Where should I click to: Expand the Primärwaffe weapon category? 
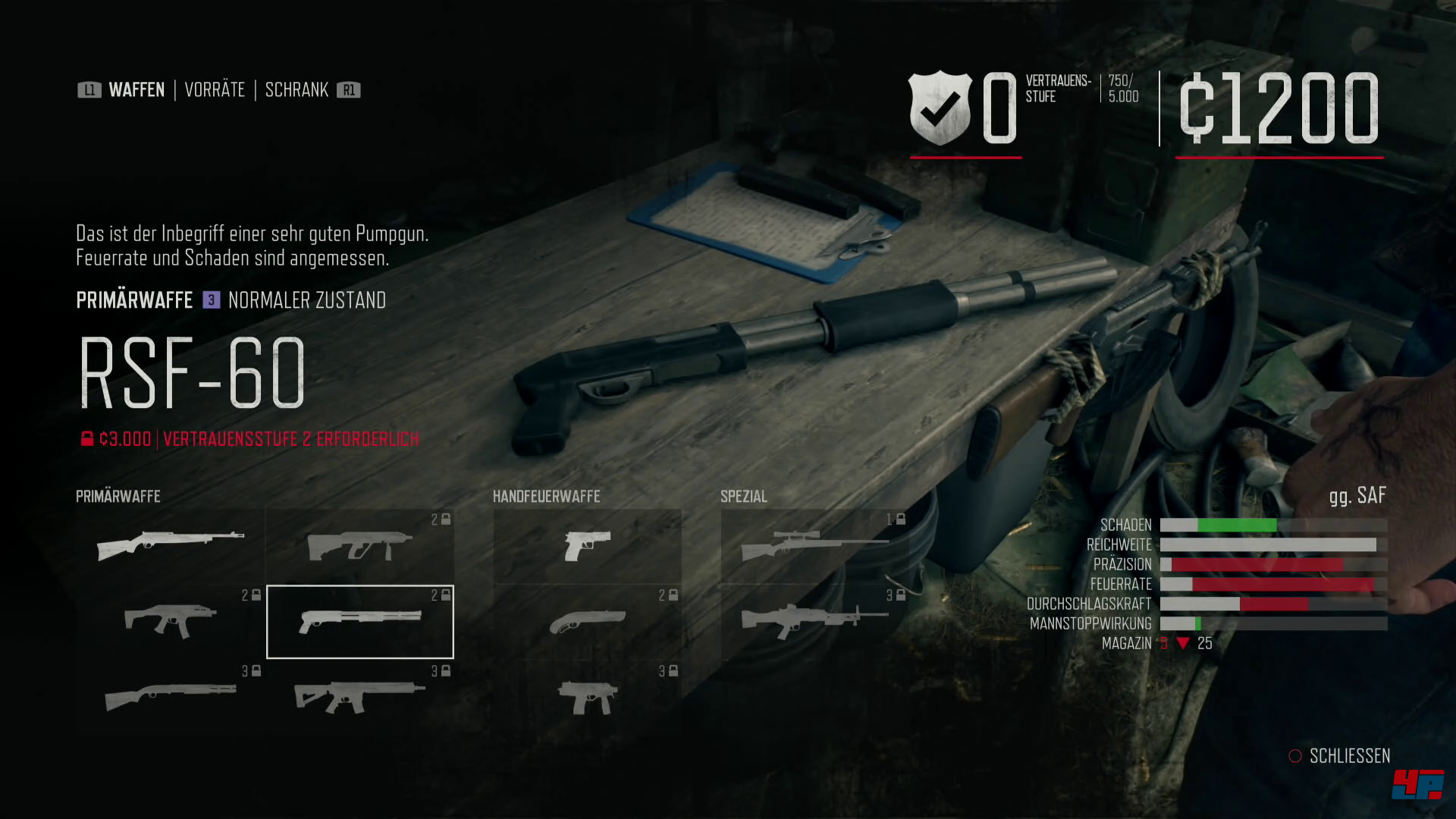[118, 496]
